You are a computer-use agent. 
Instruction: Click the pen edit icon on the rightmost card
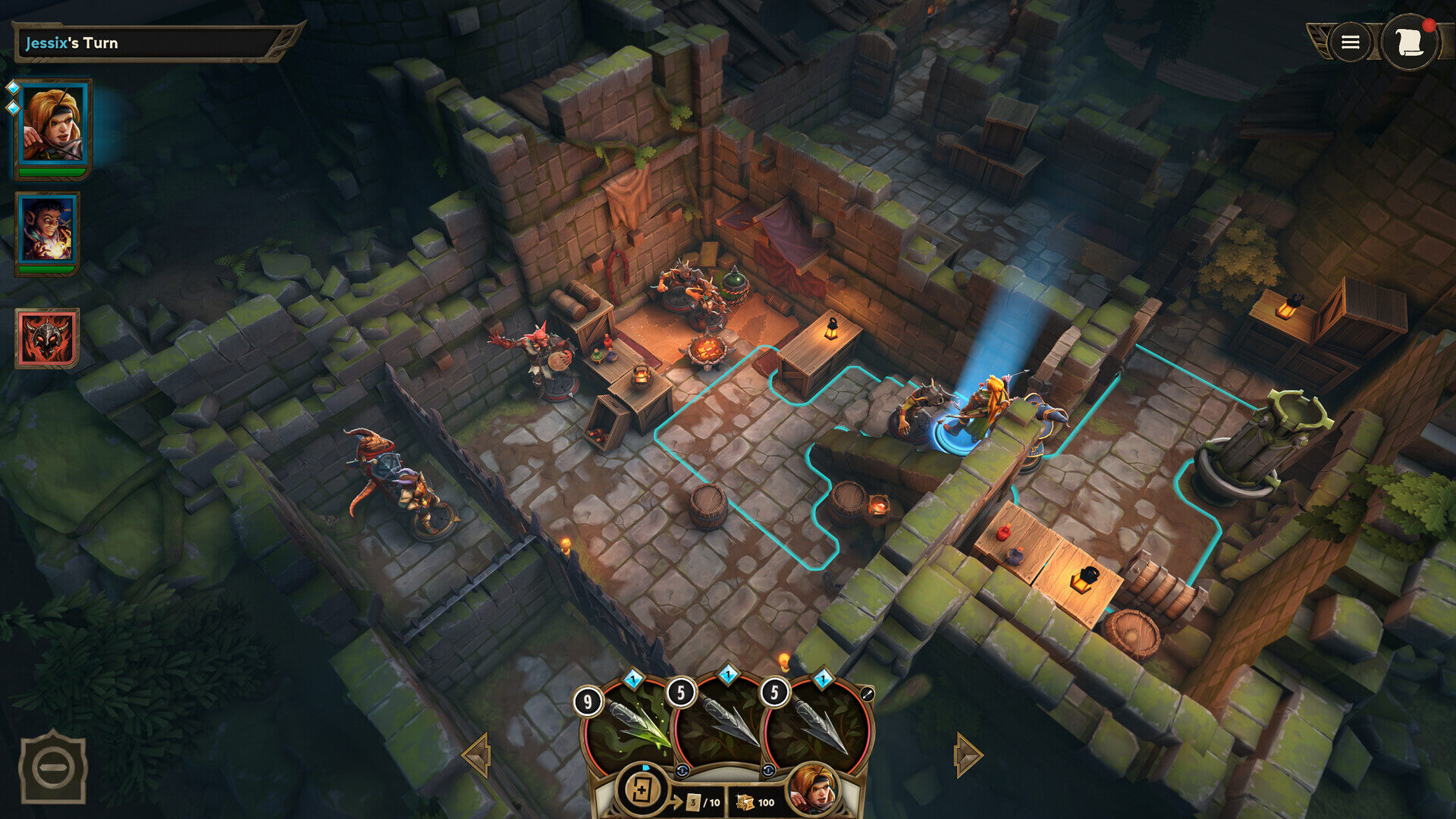click(x=868, y=692)
